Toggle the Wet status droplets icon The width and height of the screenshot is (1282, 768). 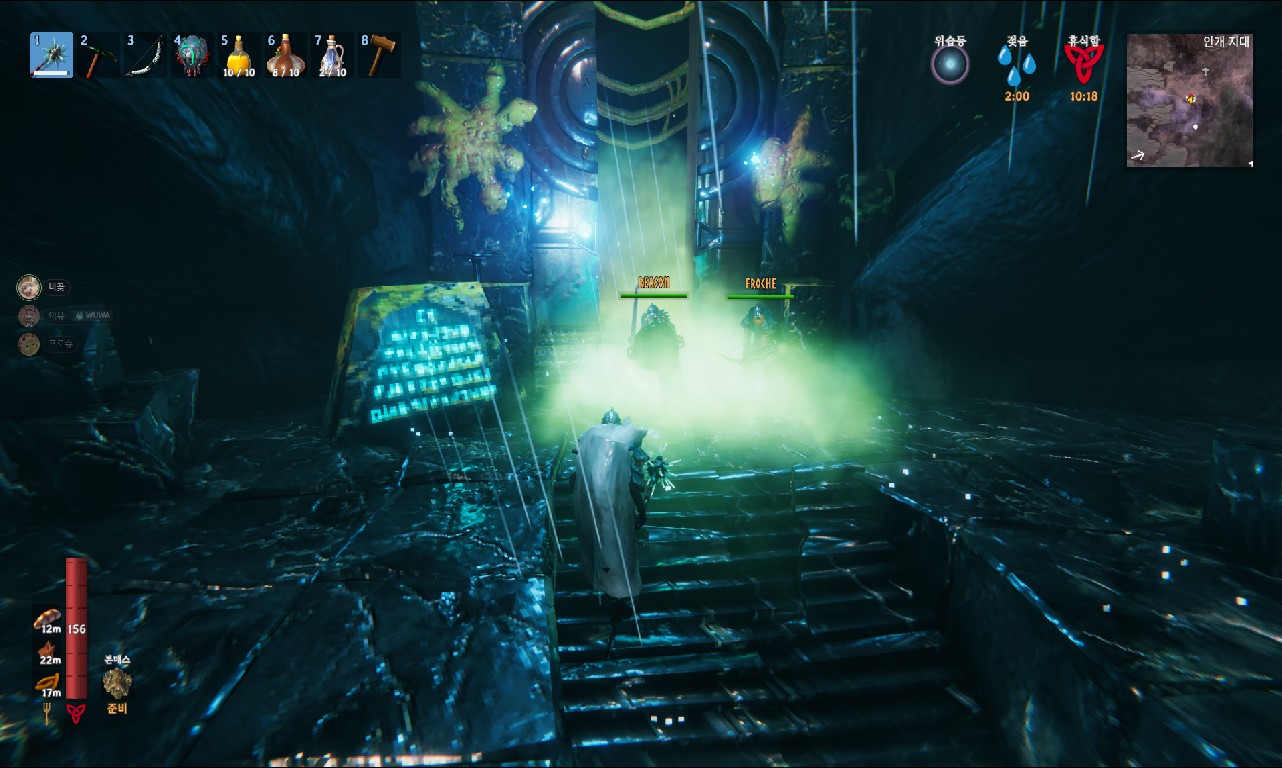(x=1013, y=64)
